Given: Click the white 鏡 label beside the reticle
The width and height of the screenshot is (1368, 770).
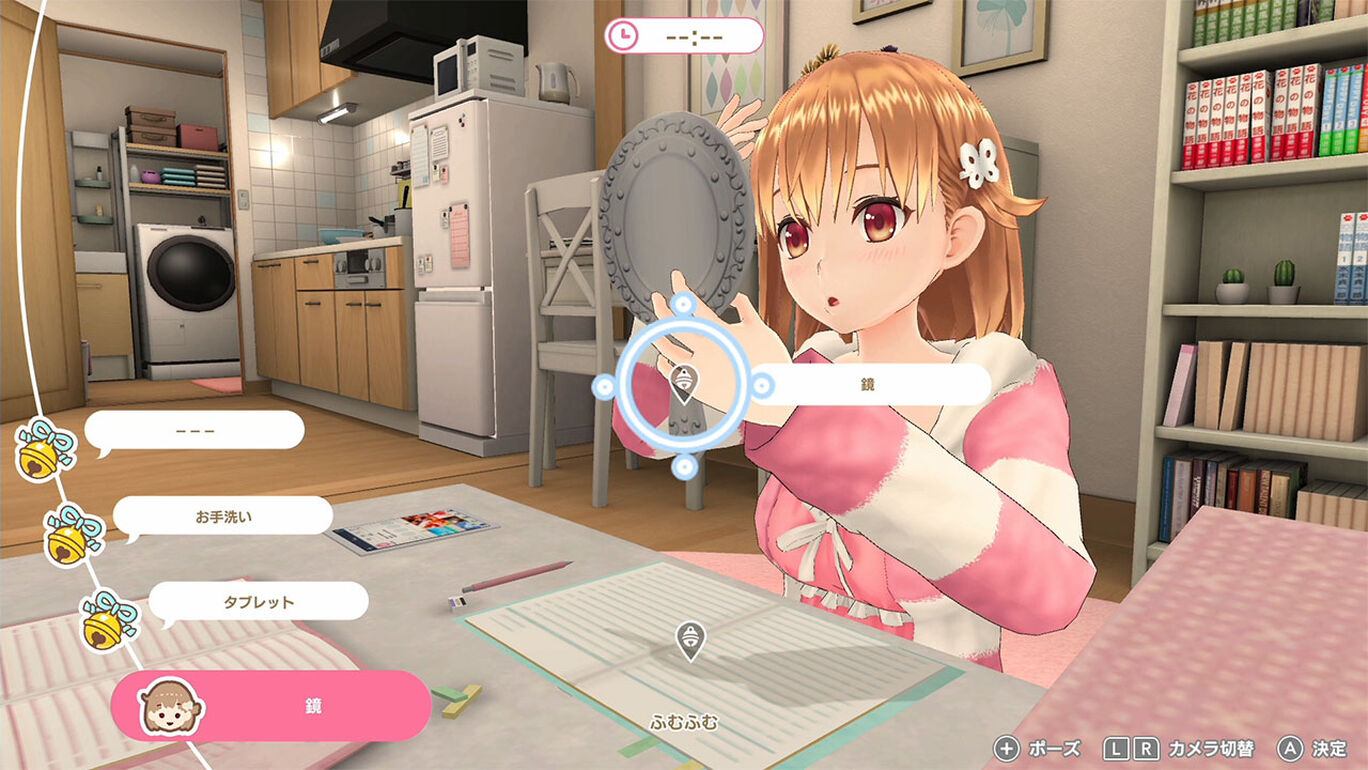Looking at the screenshot, I should (x=868, y=384).
